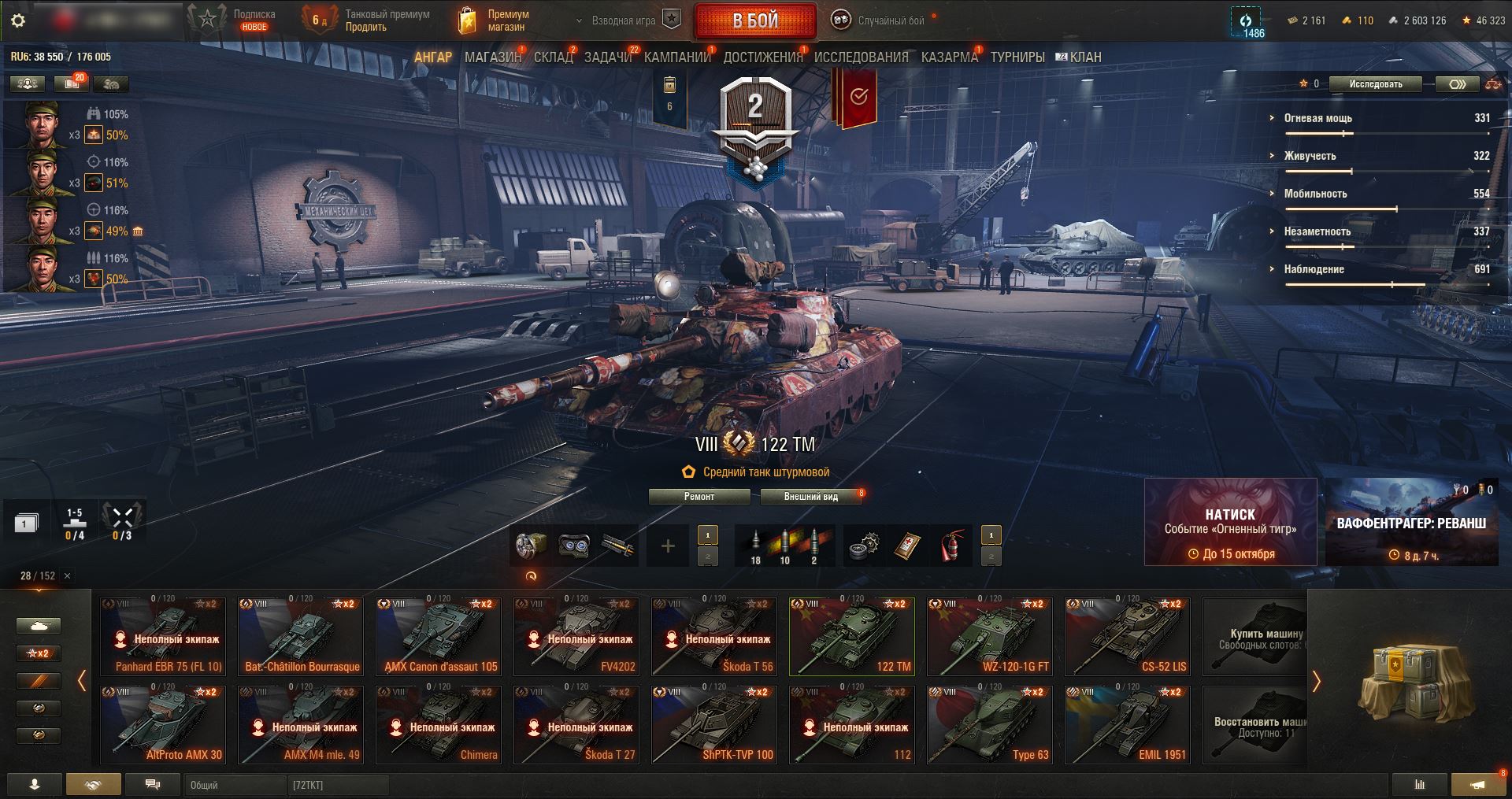Select the fire extinguisher consumable slot
This screenshot has width=1512, height=799.
(952, 546)
